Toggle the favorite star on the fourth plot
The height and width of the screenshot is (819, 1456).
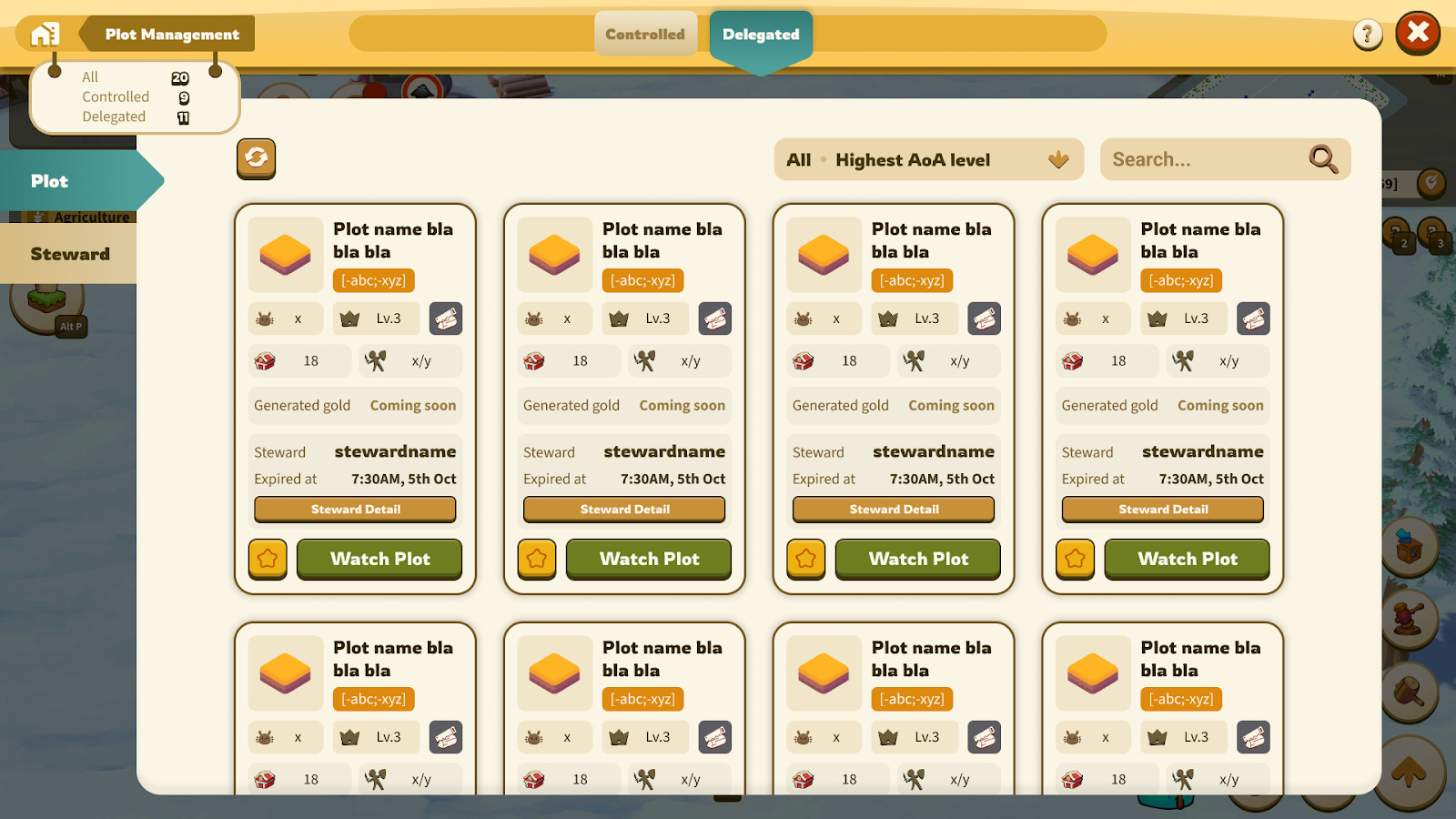(1075, 559)
